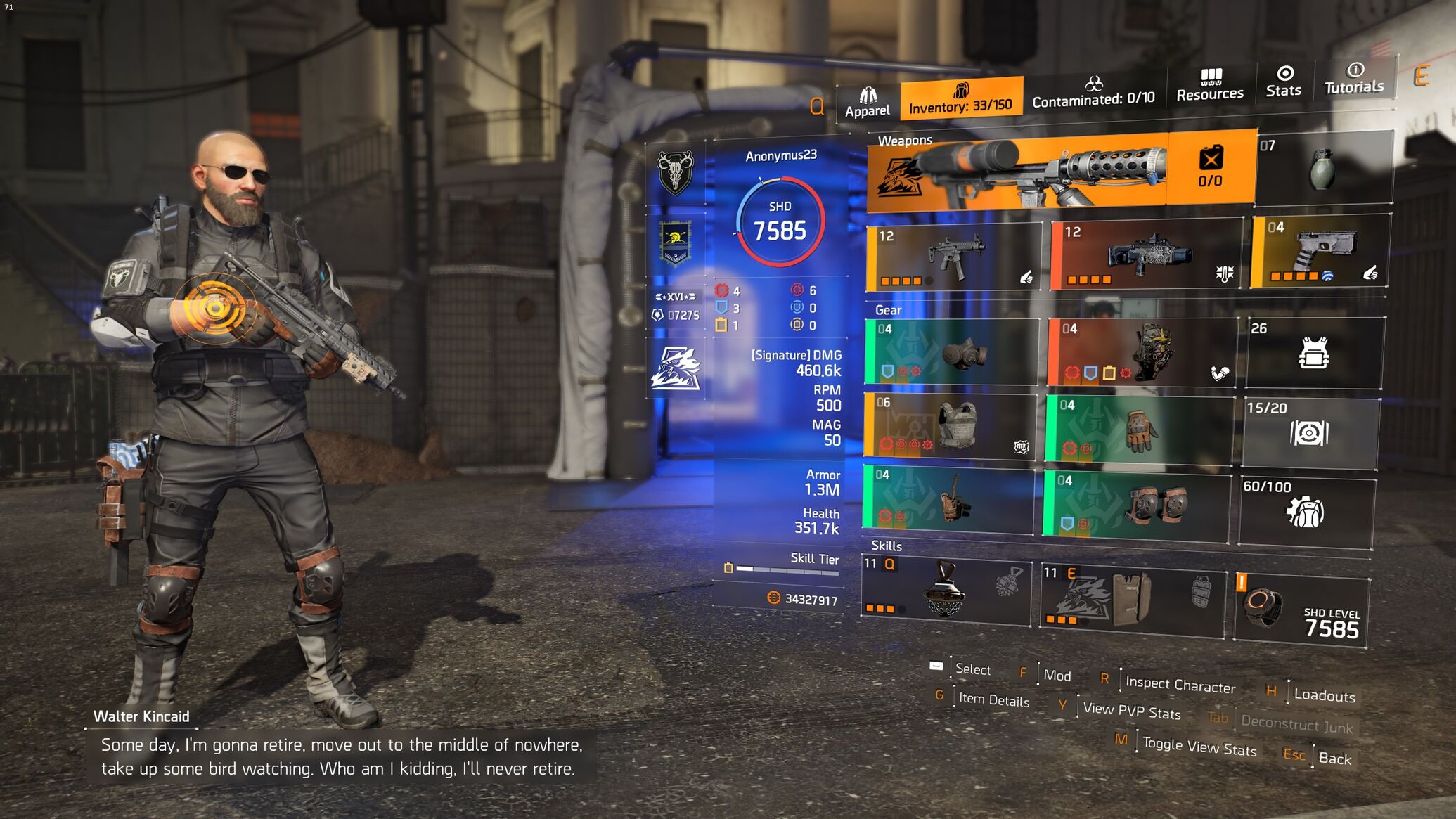This screenshot has height=819, width=1456.
Task: Select the pistol sidearm slot
Action: 1319,252
